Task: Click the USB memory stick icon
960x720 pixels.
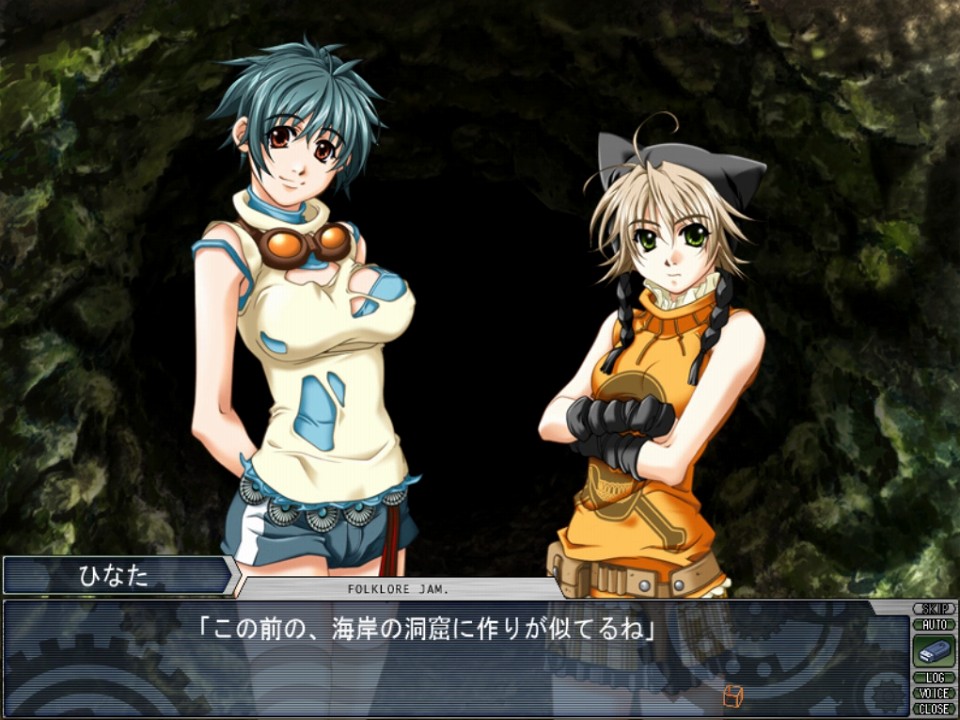Action: (934, 652)
